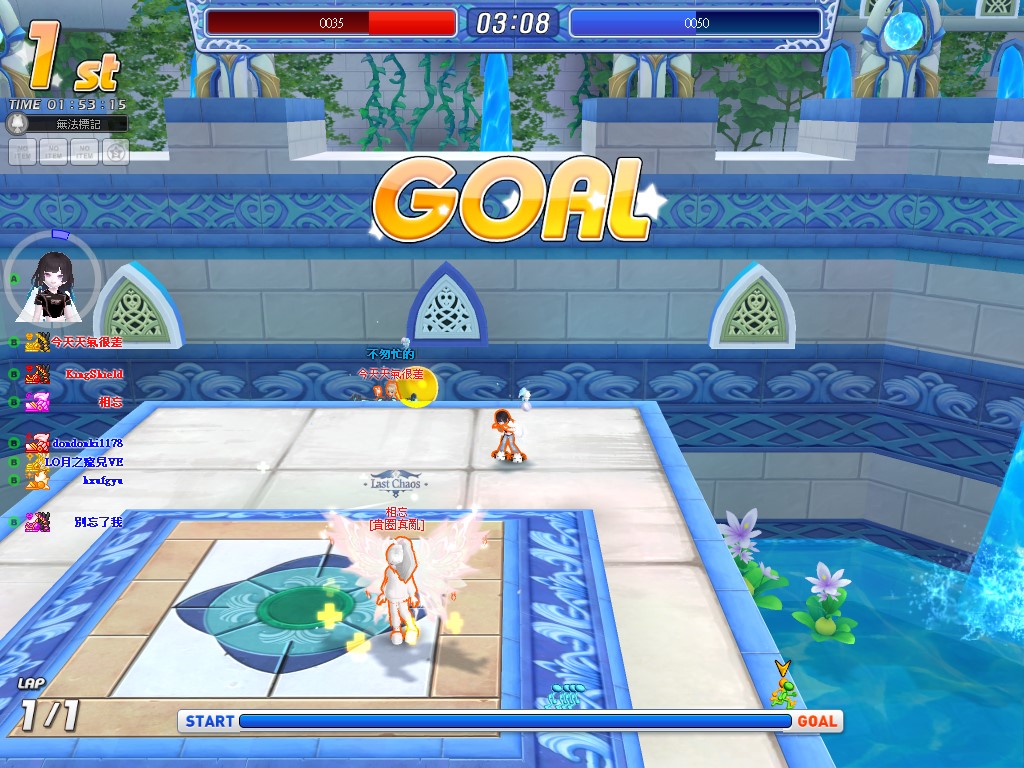1024x768 pixels.
Task: Select player dondonki1178 in the ranking list
Action: pyautogui.click(x=87, y=442)
